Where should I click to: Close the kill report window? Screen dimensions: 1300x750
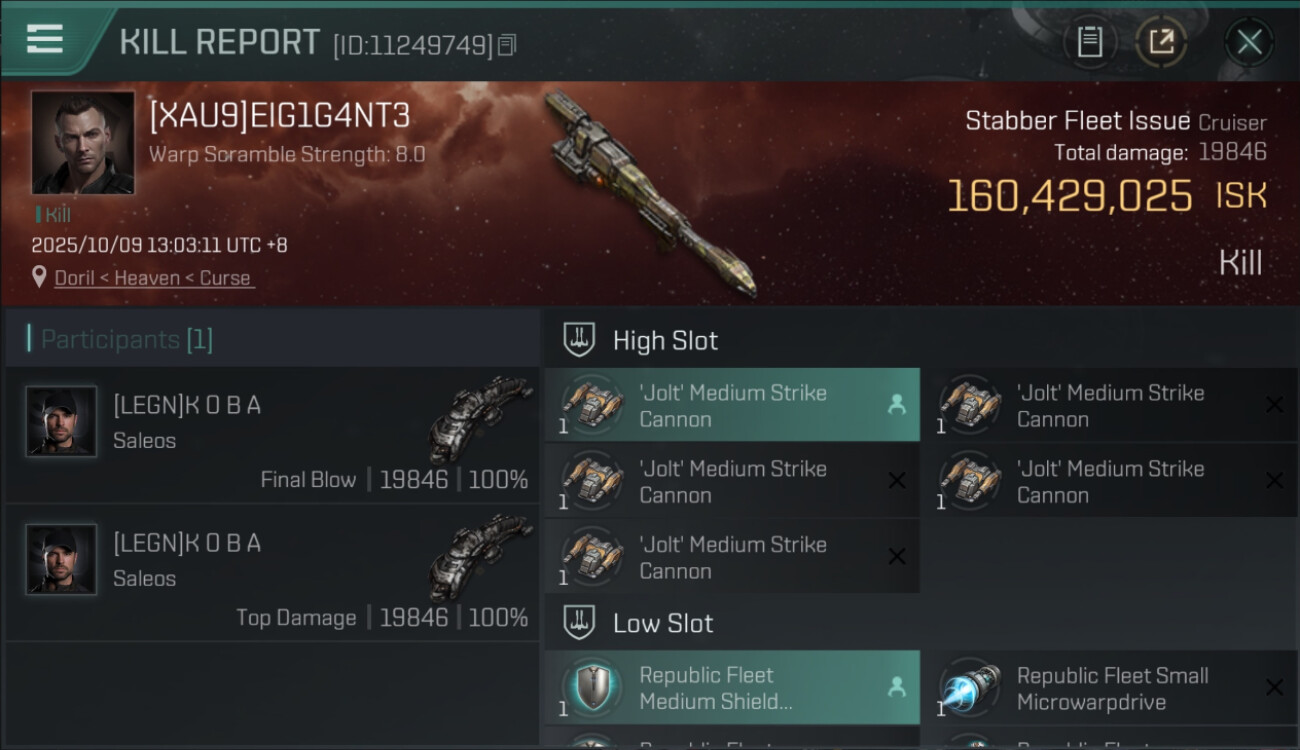(1249, 42)
